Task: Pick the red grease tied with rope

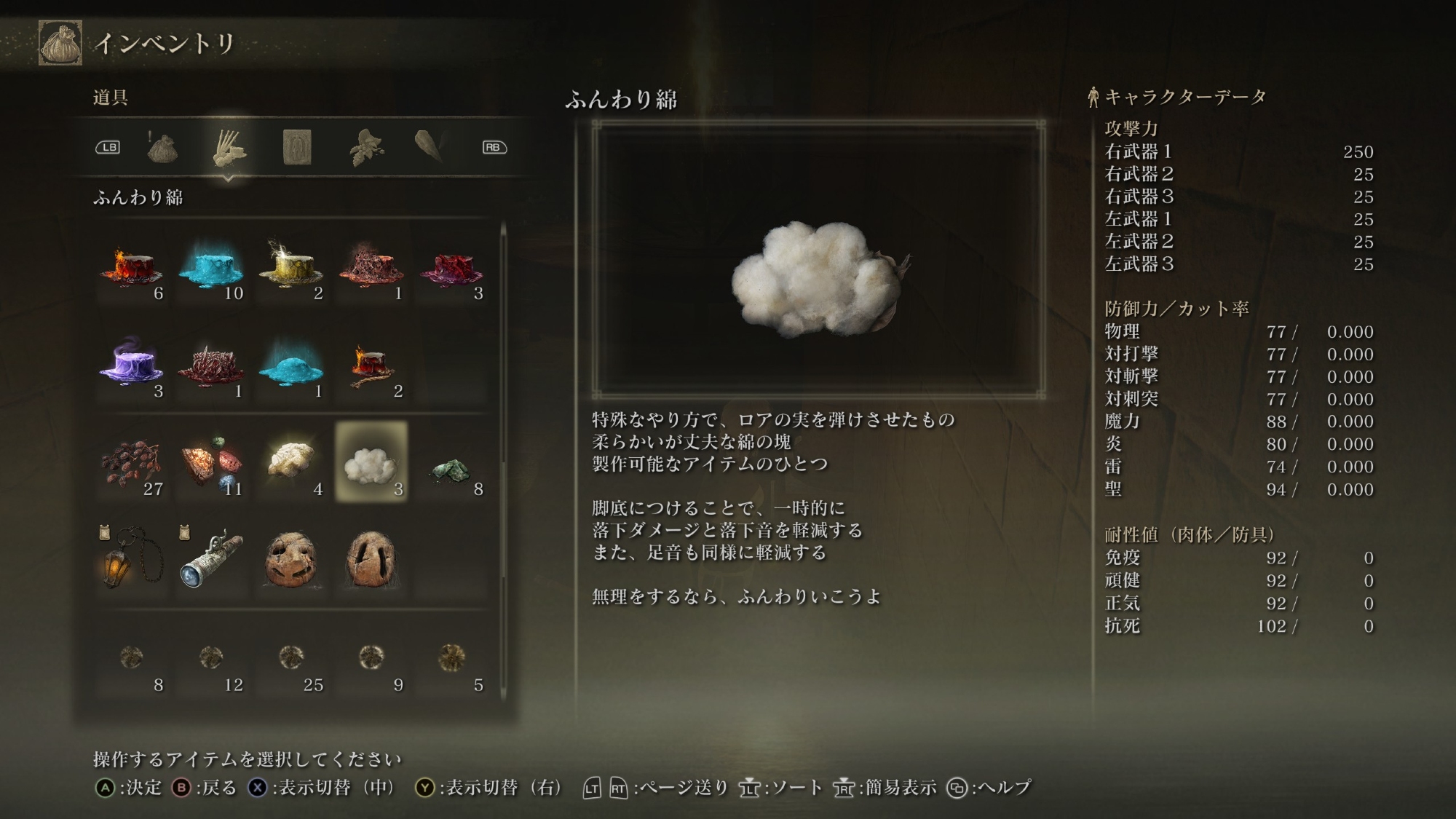Action: pos(371,365)
